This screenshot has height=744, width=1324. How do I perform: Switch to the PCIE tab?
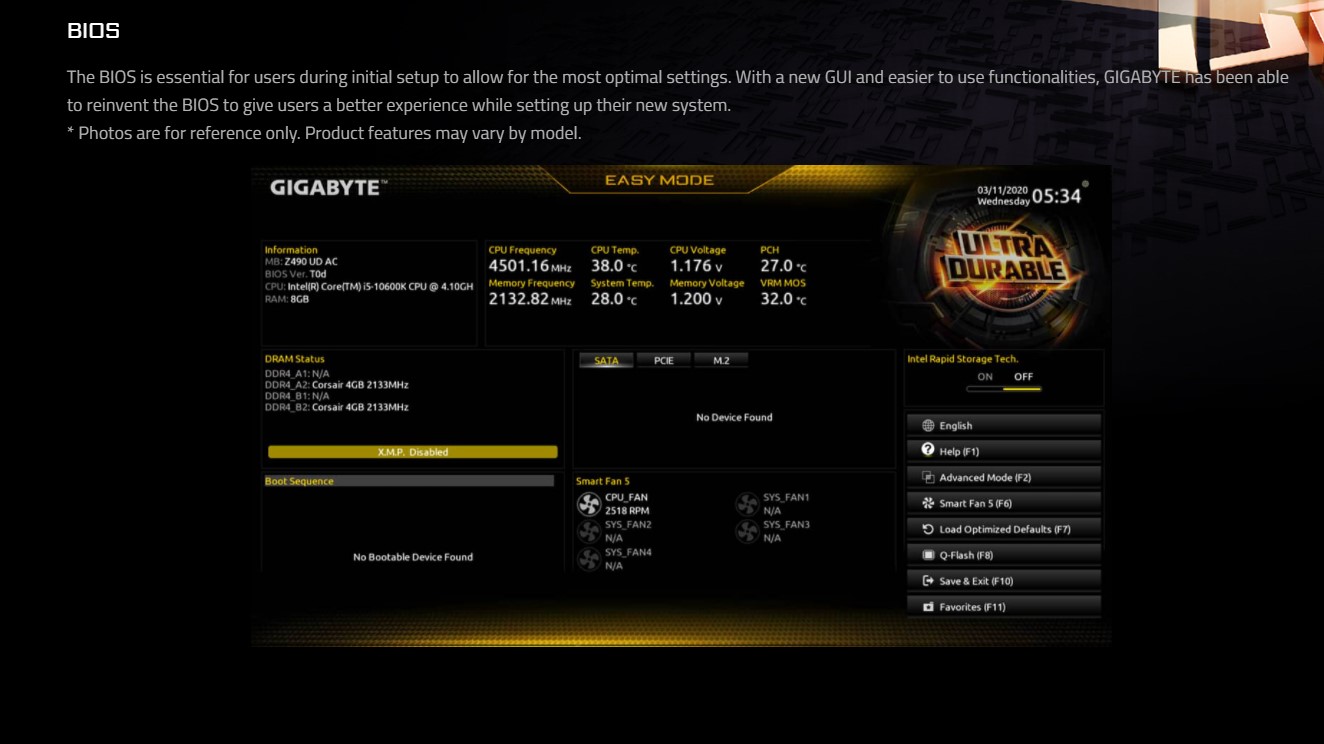coord(663,360)
